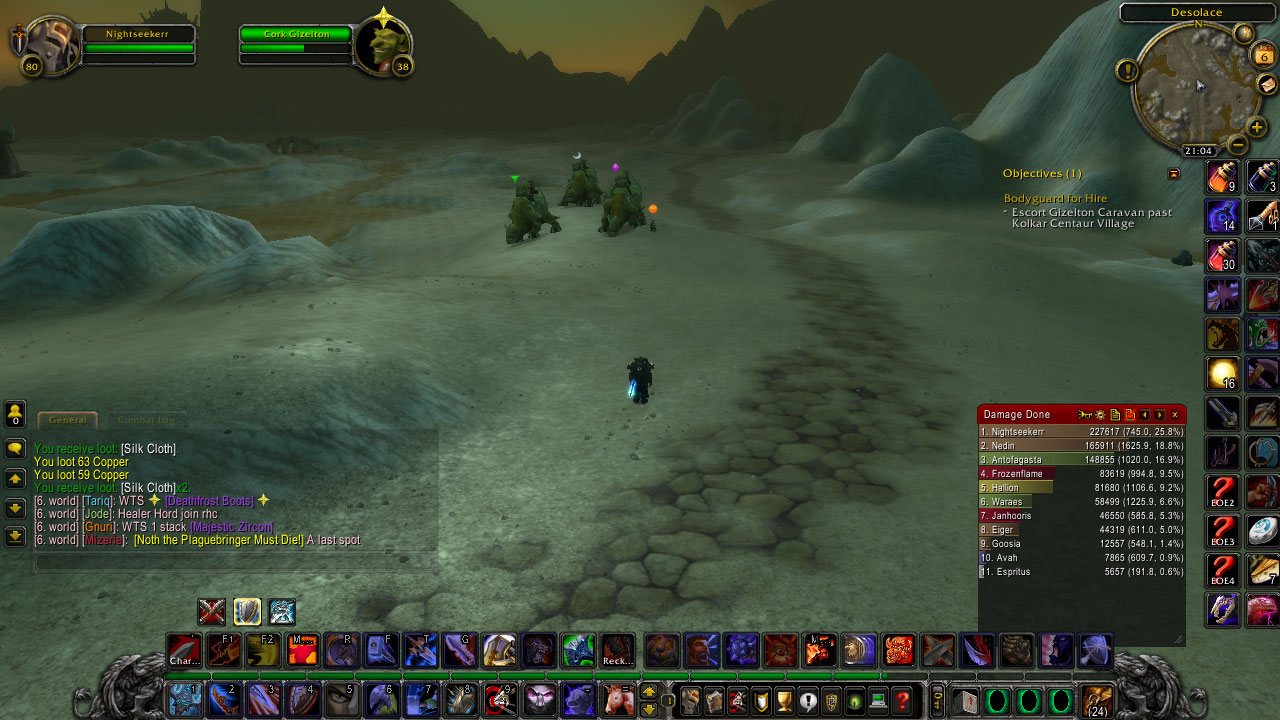Click the chat scroll-to-bottom arrow button

click(x=15, y=538)
